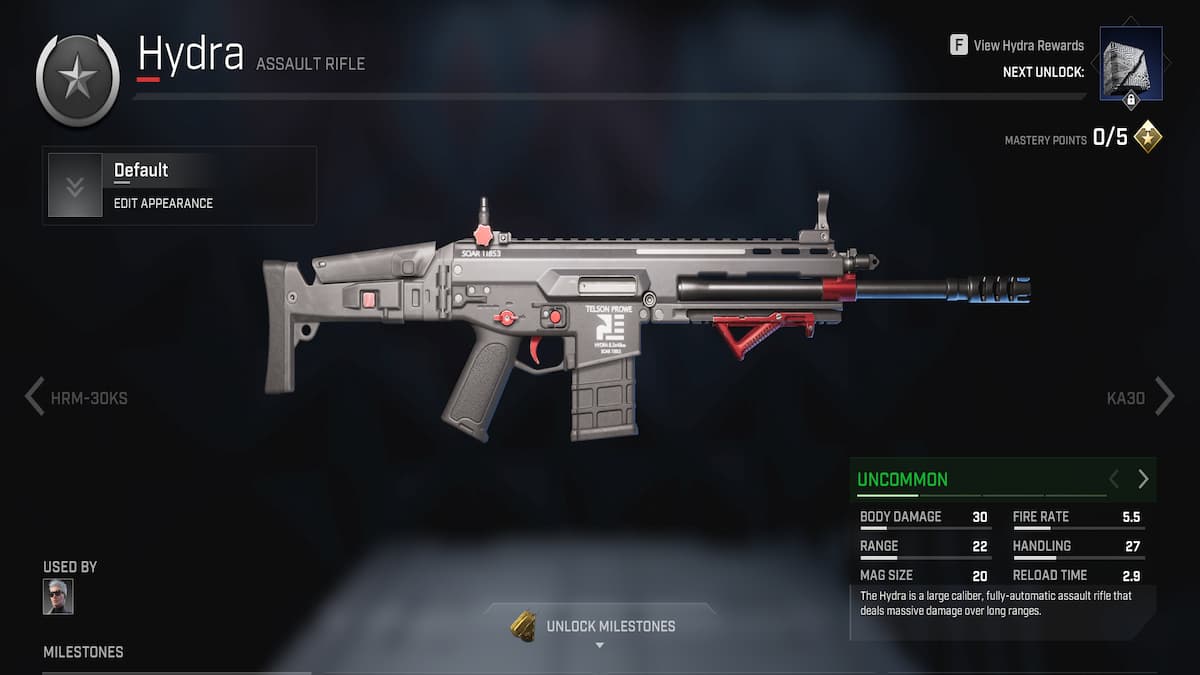The width and height of the screenshot is (1200, 675).
Task: Go to next weapon KA30
Action: click(1140, 397)
